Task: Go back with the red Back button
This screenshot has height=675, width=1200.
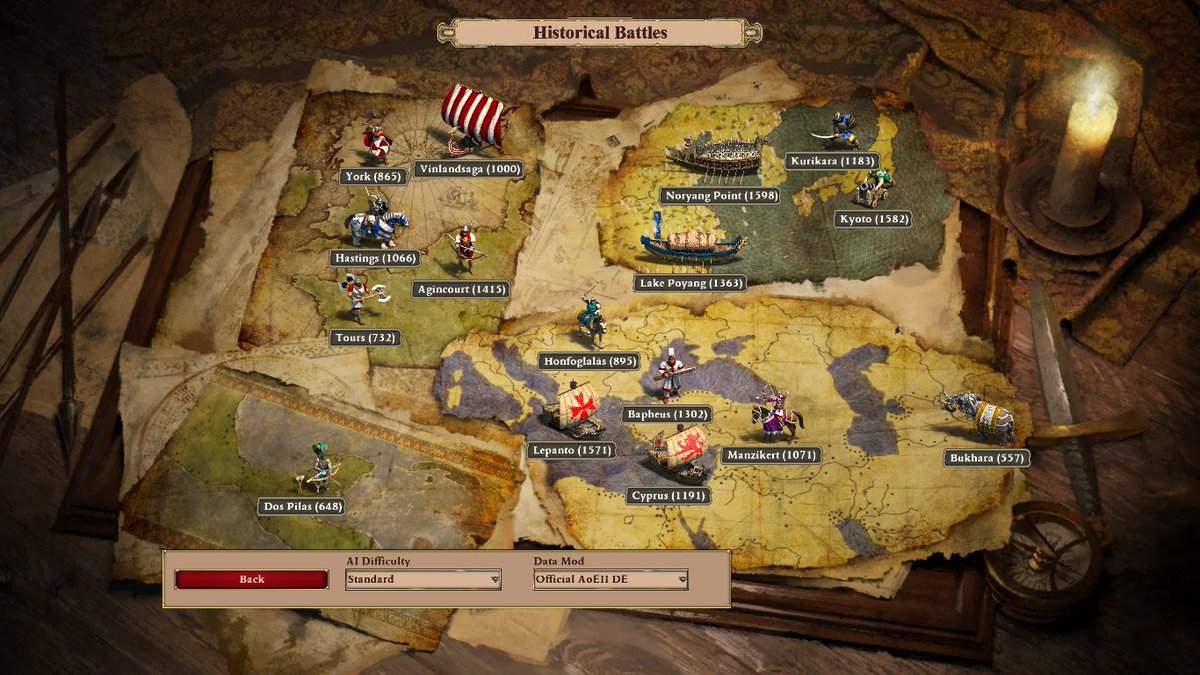Action: 251,579
